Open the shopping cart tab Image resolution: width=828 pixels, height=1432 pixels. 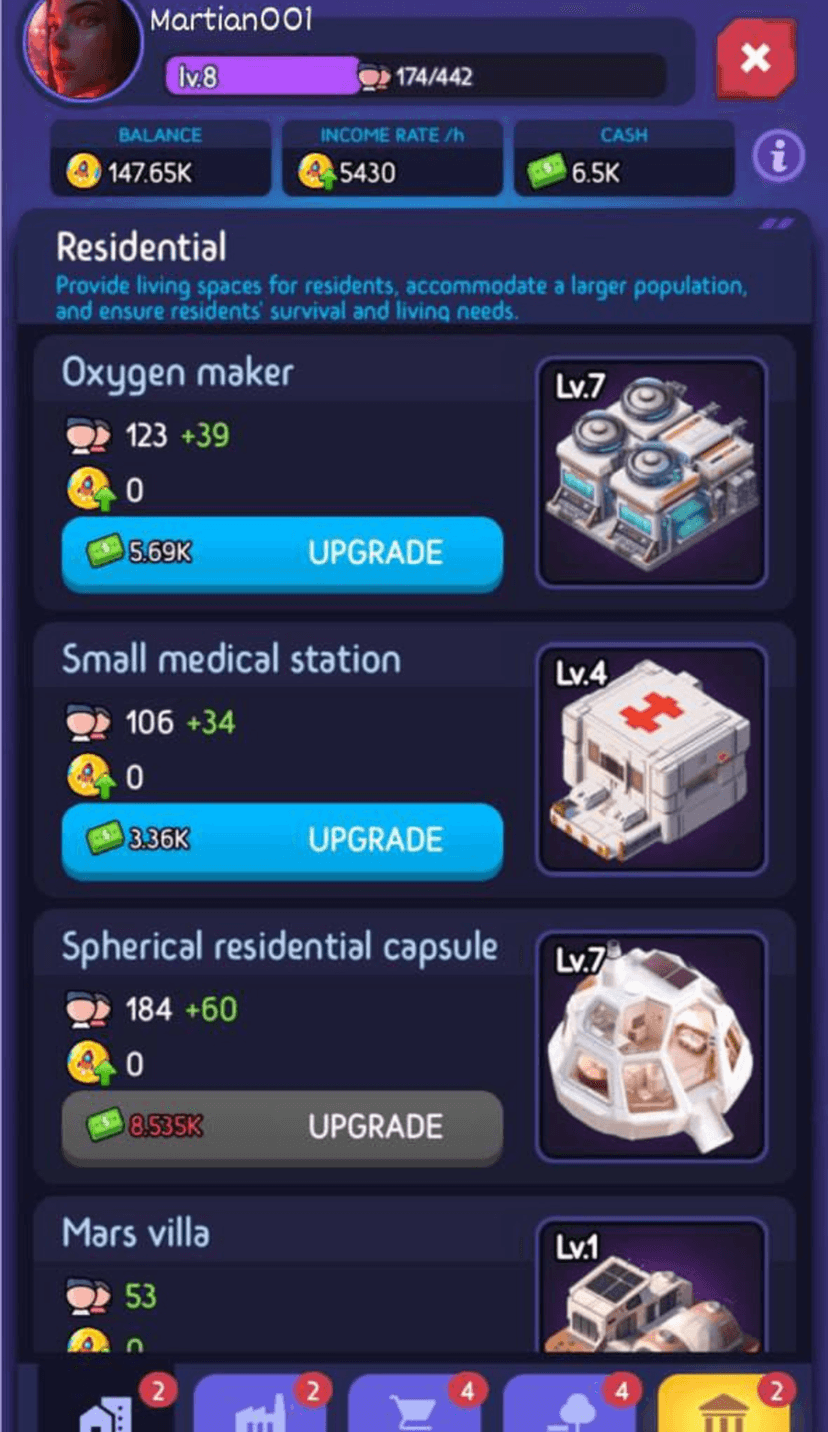(x=415, y=1405)
